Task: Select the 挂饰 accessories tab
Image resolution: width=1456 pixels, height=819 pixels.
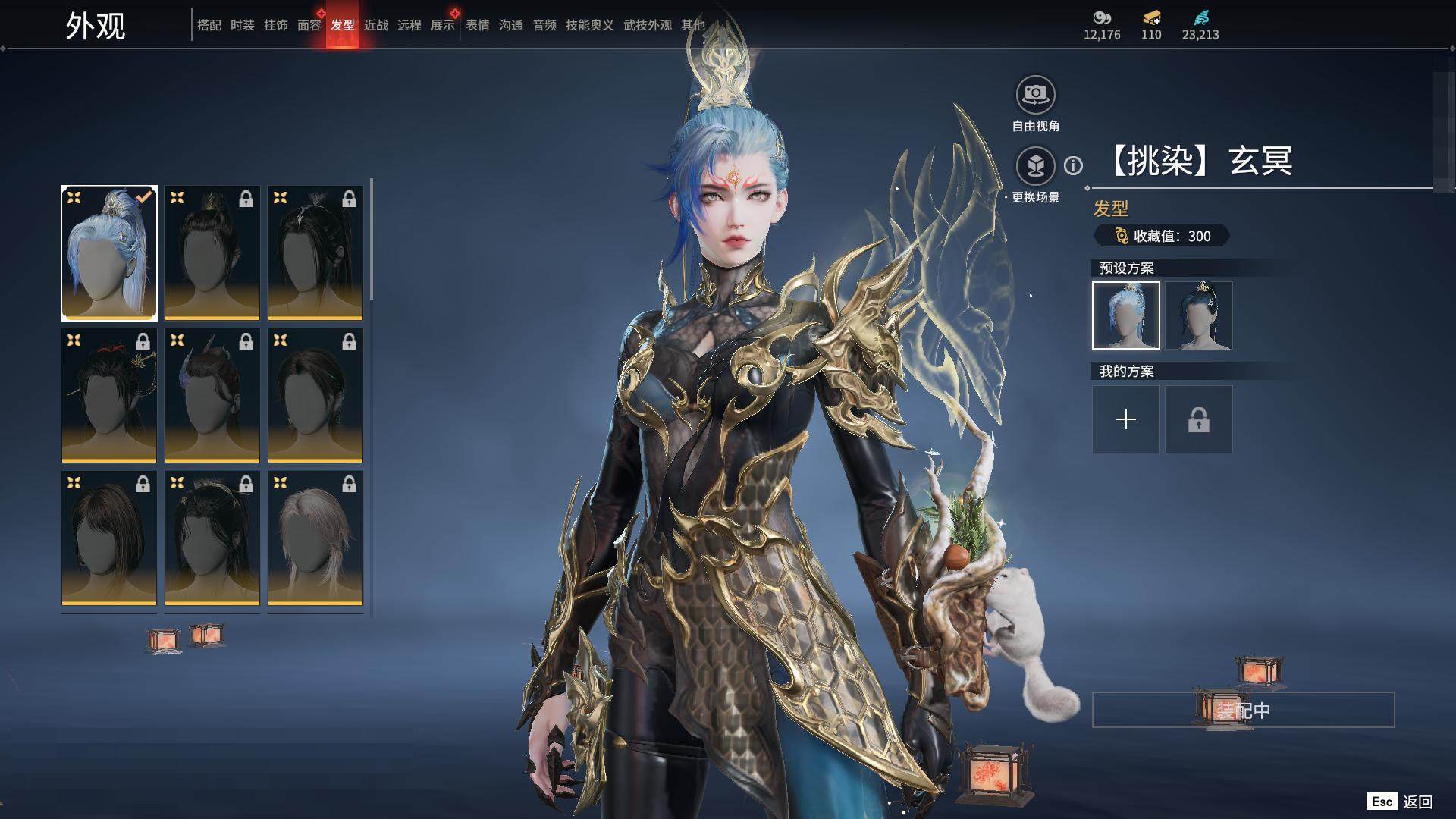Action: coord(275,25)
